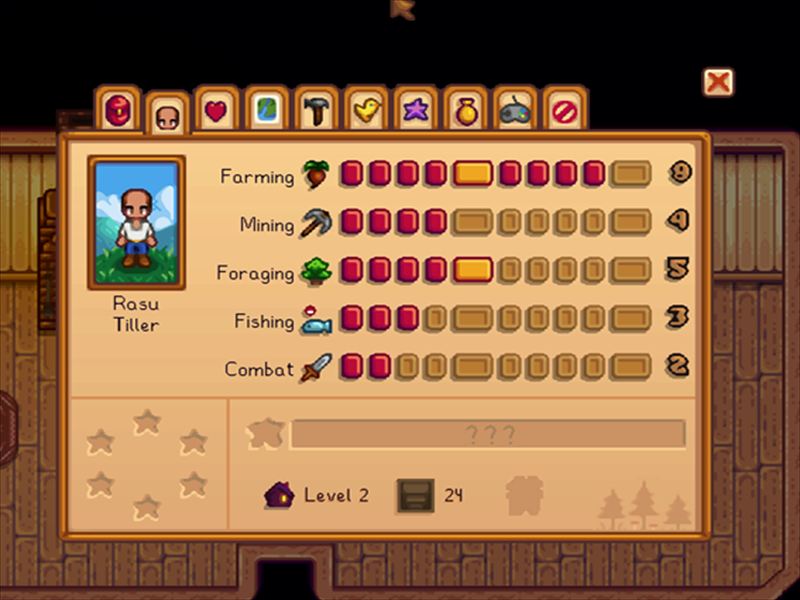Viewport: 800px width, 600px height.
Task: Open the Inventory backpack tab
Action: click(118, 109)
